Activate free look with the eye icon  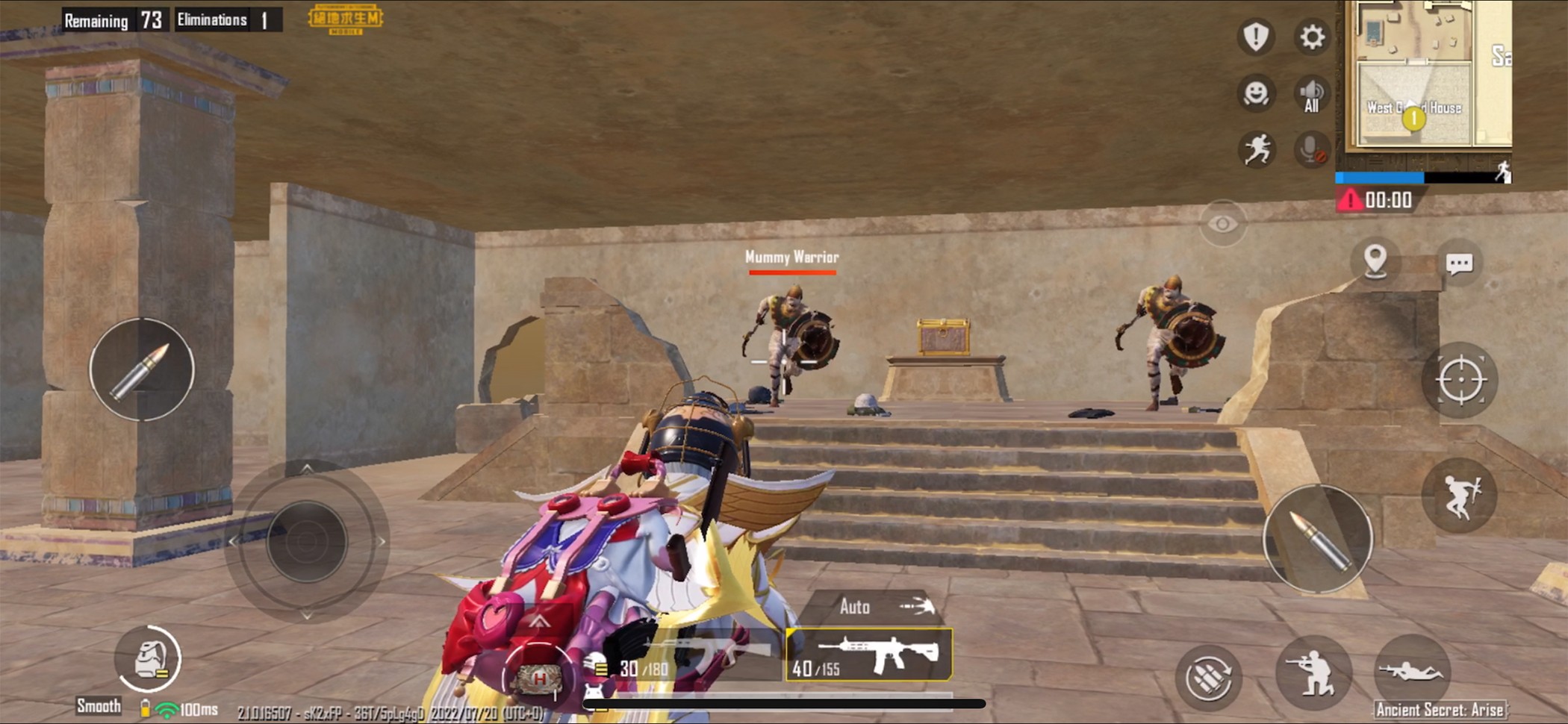(1222, 222)
